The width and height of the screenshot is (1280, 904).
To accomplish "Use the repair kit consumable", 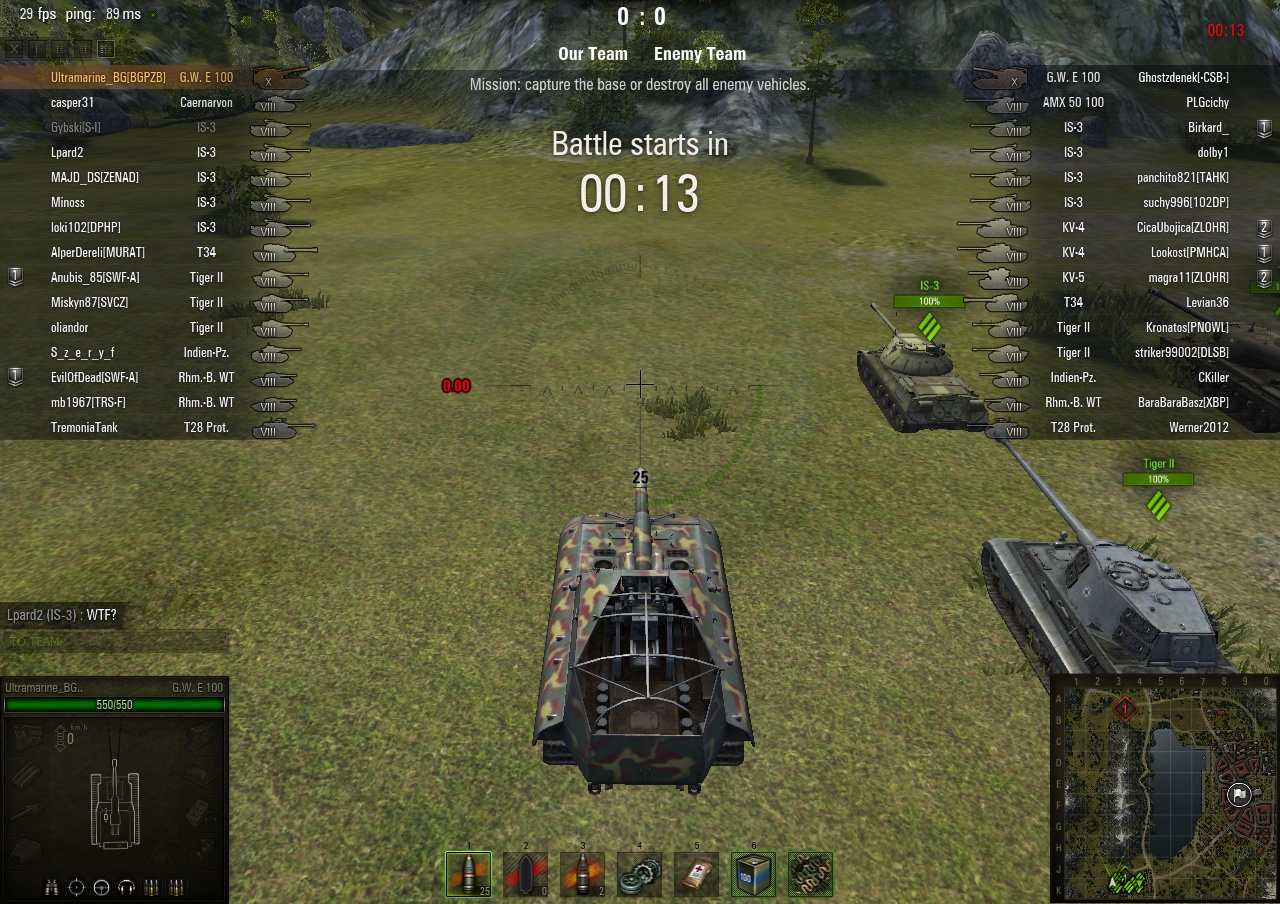I will click(x=639, y=874).
